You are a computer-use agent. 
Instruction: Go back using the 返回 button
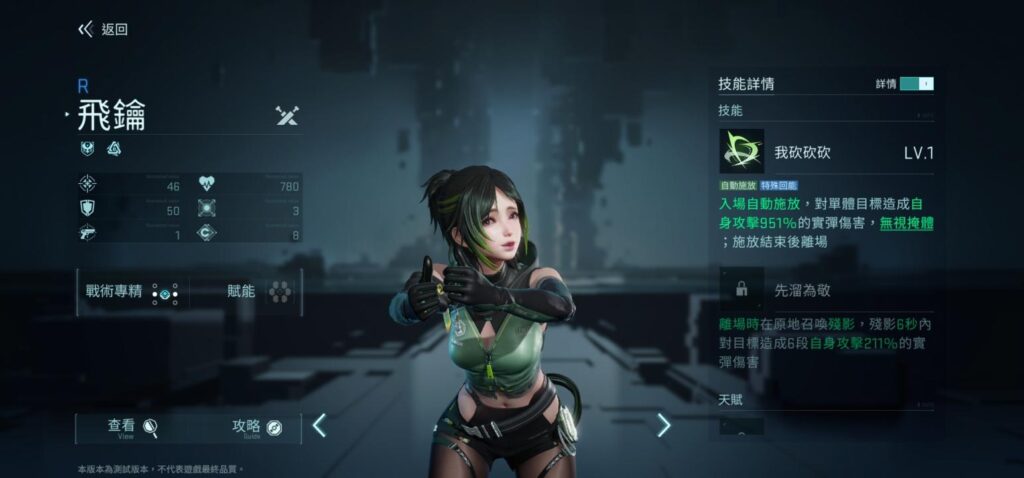pos(103,30)
